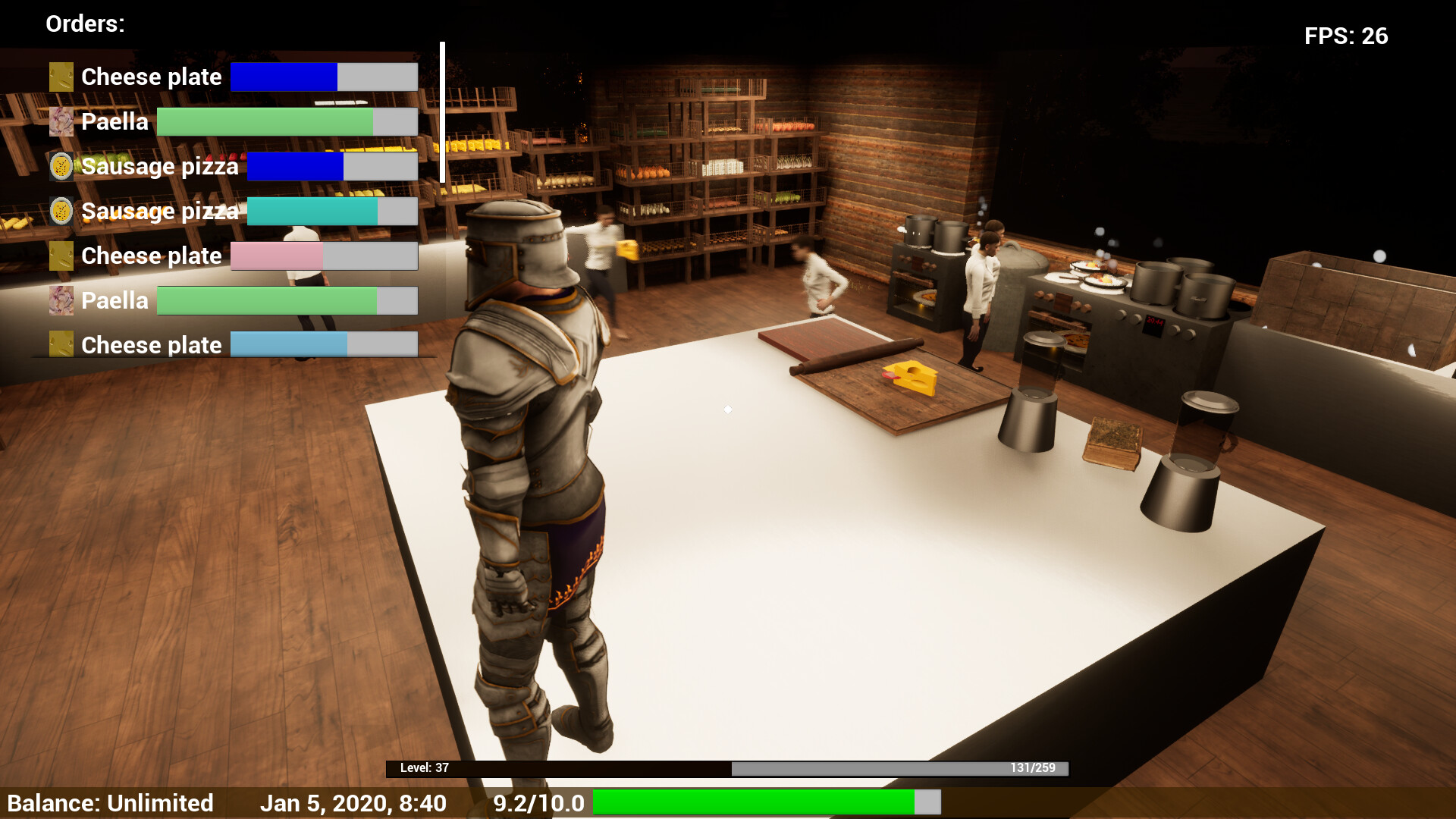
Task: Click the light blue bar on the bottom Cheese plate order
Action: [288, 344]
